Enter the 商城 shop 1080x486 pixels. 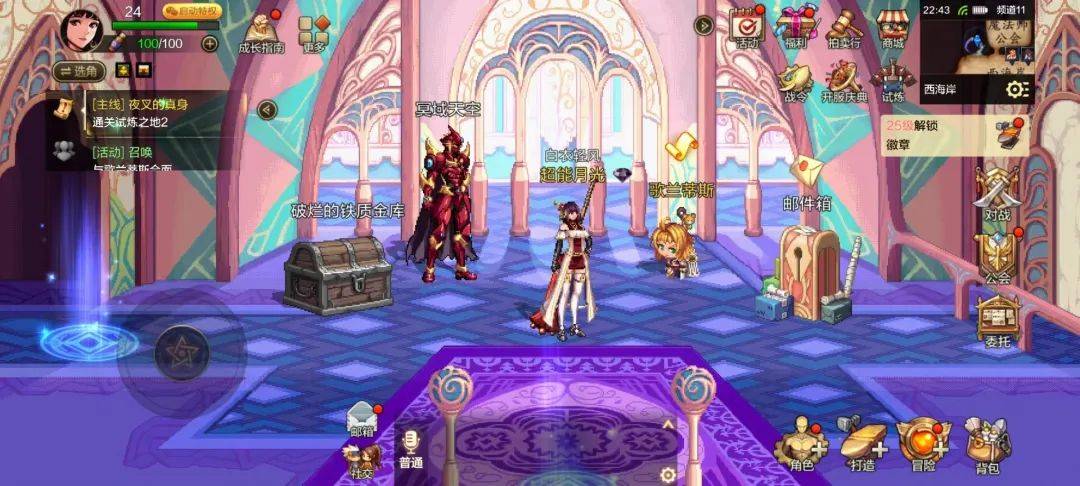[892, 27]
